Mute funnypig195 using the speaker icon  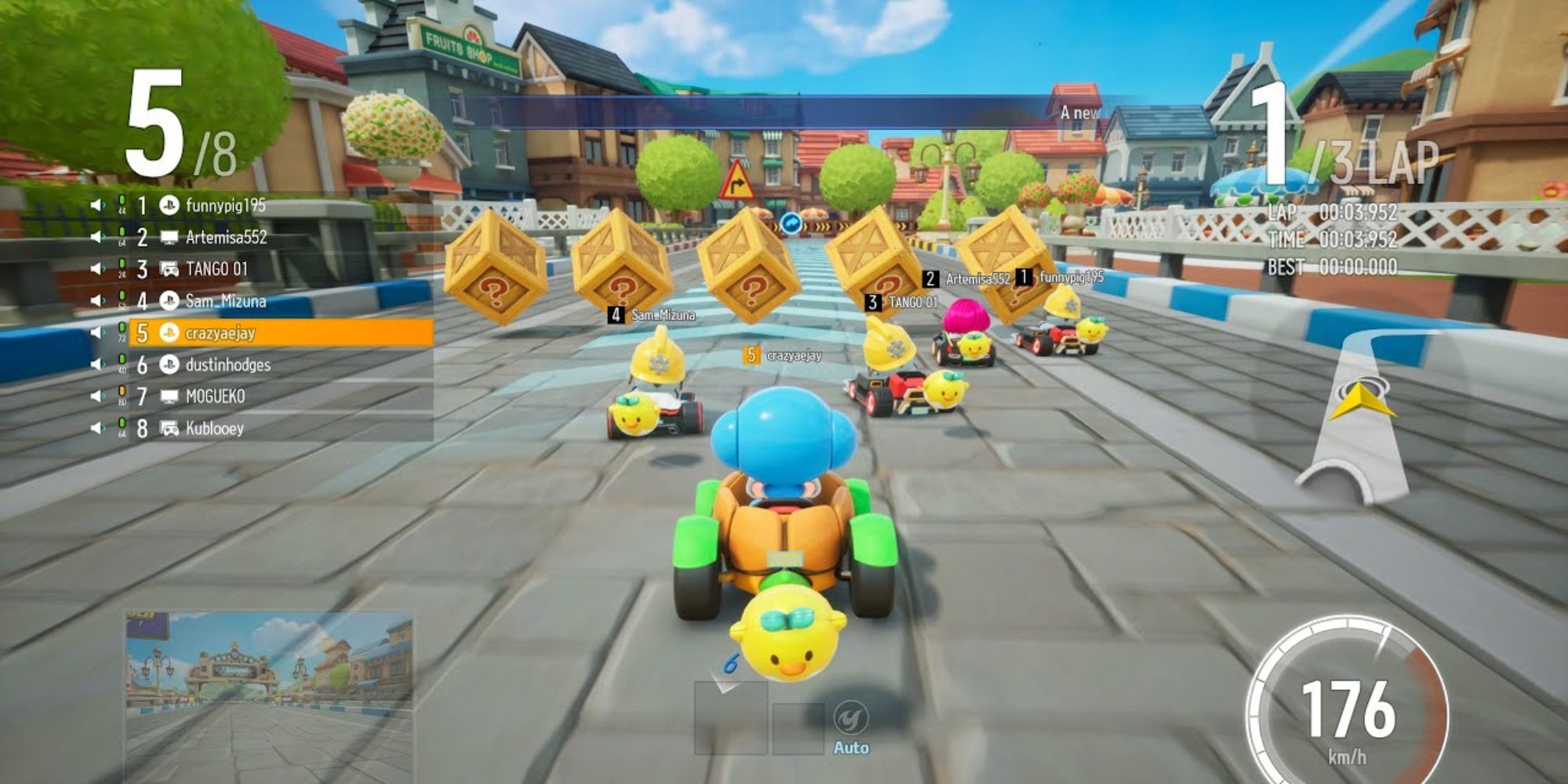[x=95, y=204]
